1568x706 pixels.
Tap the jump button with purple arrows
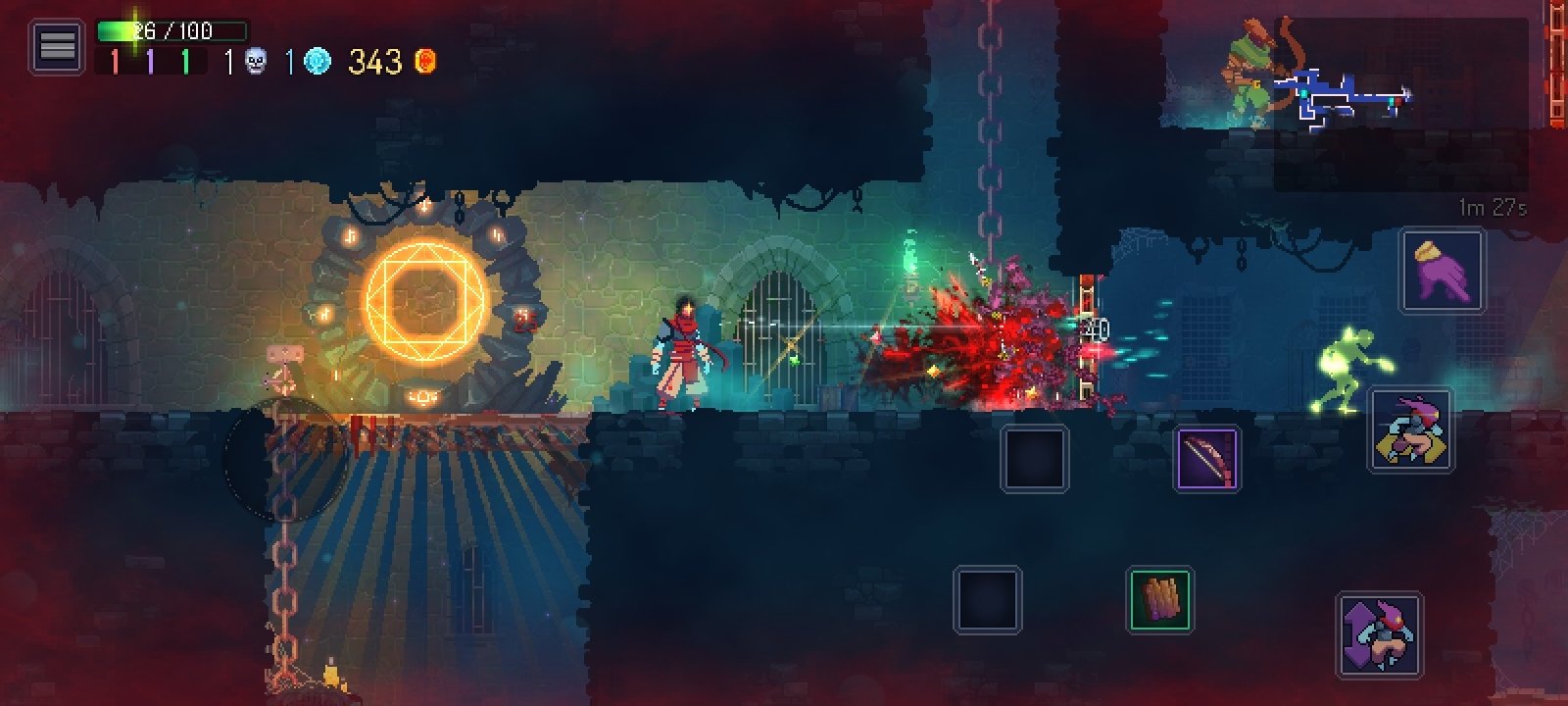[x=1380, y=634]
